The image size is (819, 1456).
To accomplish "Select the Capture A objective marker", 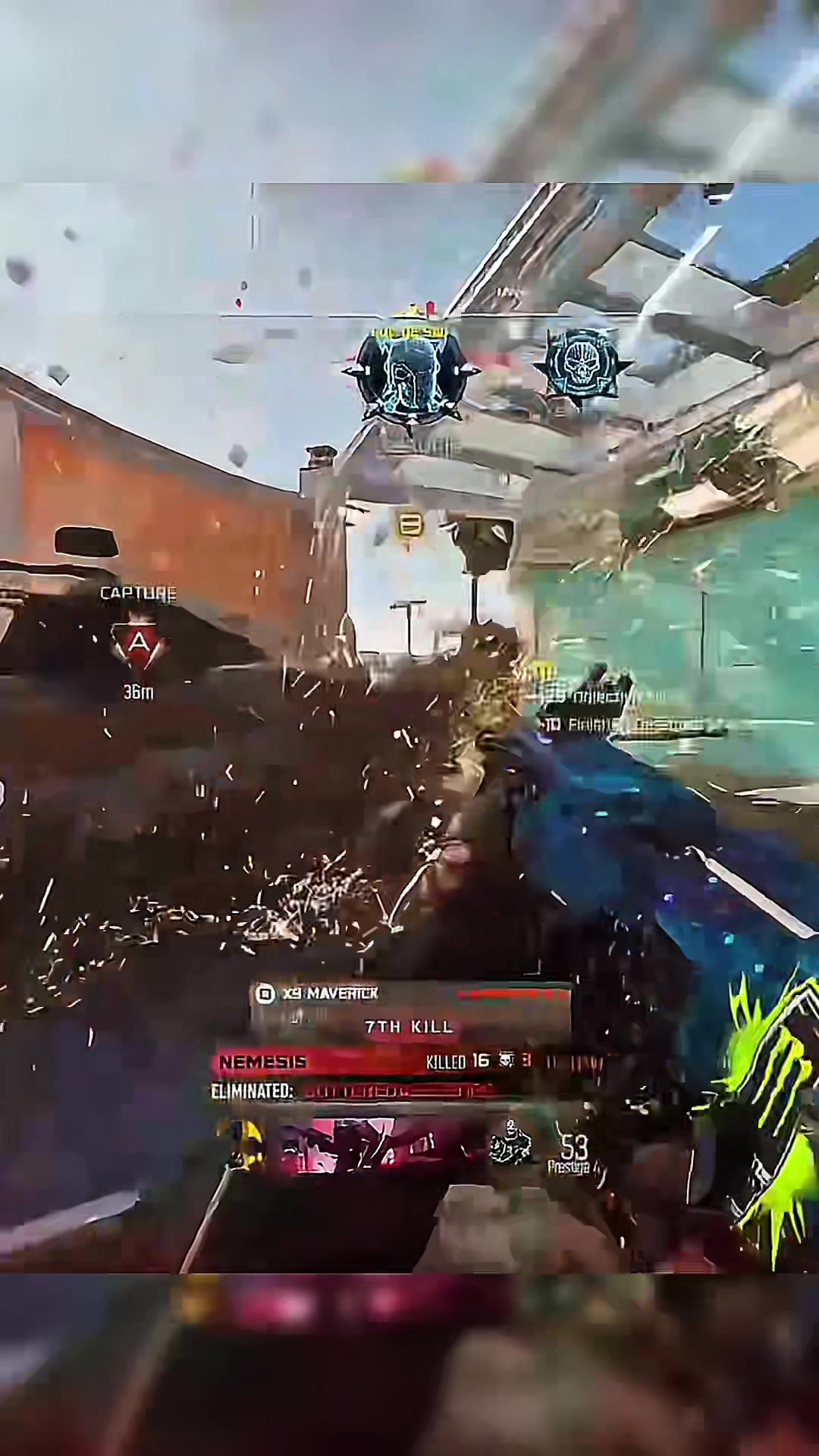I will [138, 645].
